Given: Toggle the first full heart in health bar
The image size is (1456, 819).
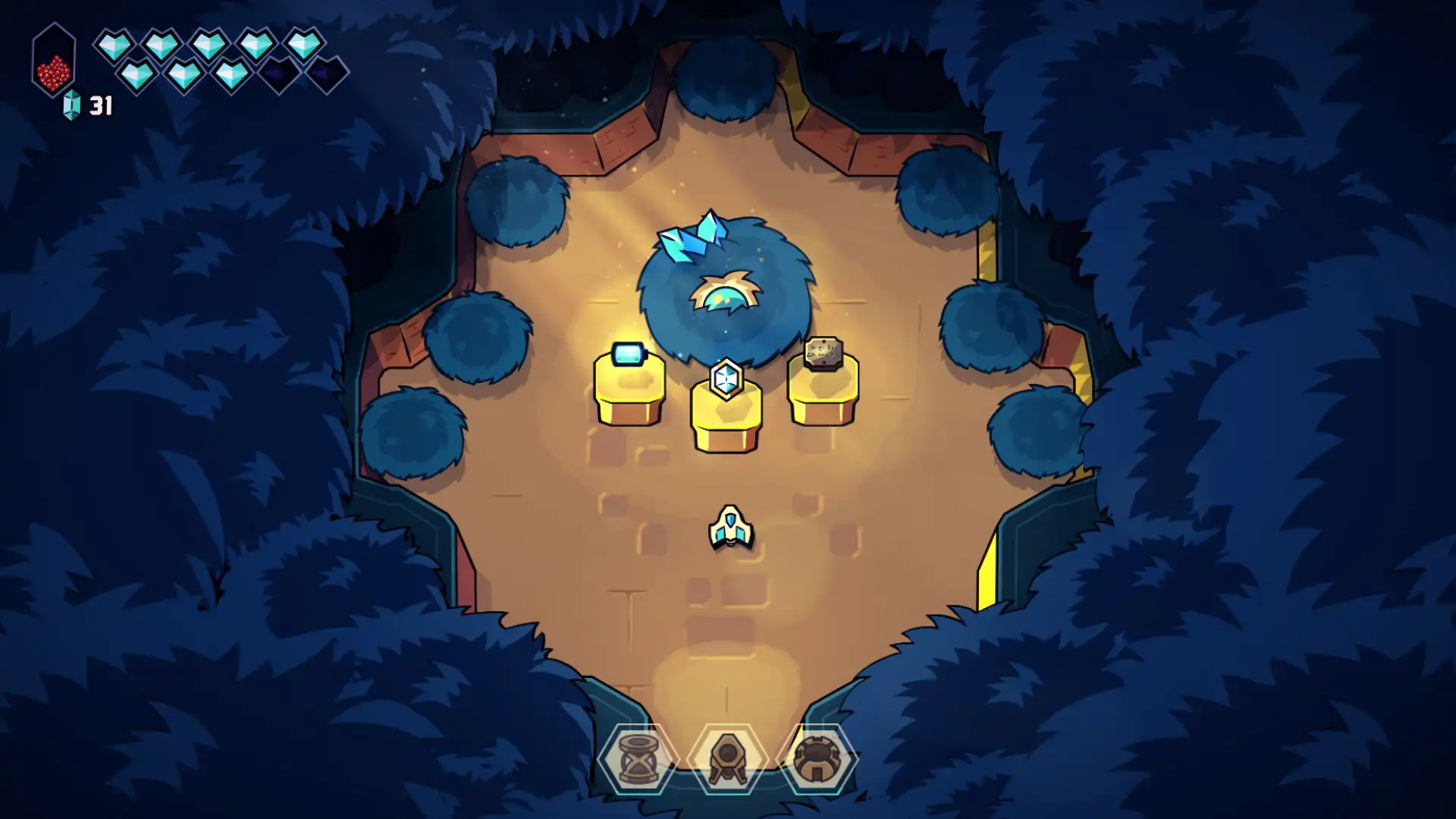Looking at the screenshot, I should (x=115, y=43).
